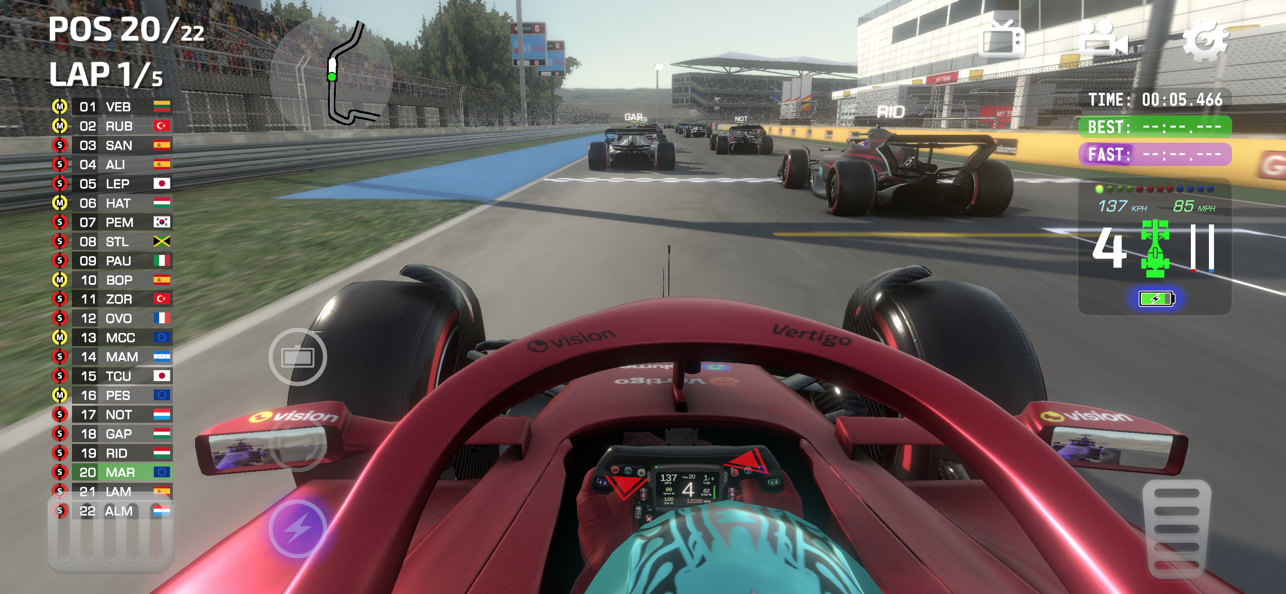
Task: Select the highlighted MAR row in standings
Action: point(112,472)
